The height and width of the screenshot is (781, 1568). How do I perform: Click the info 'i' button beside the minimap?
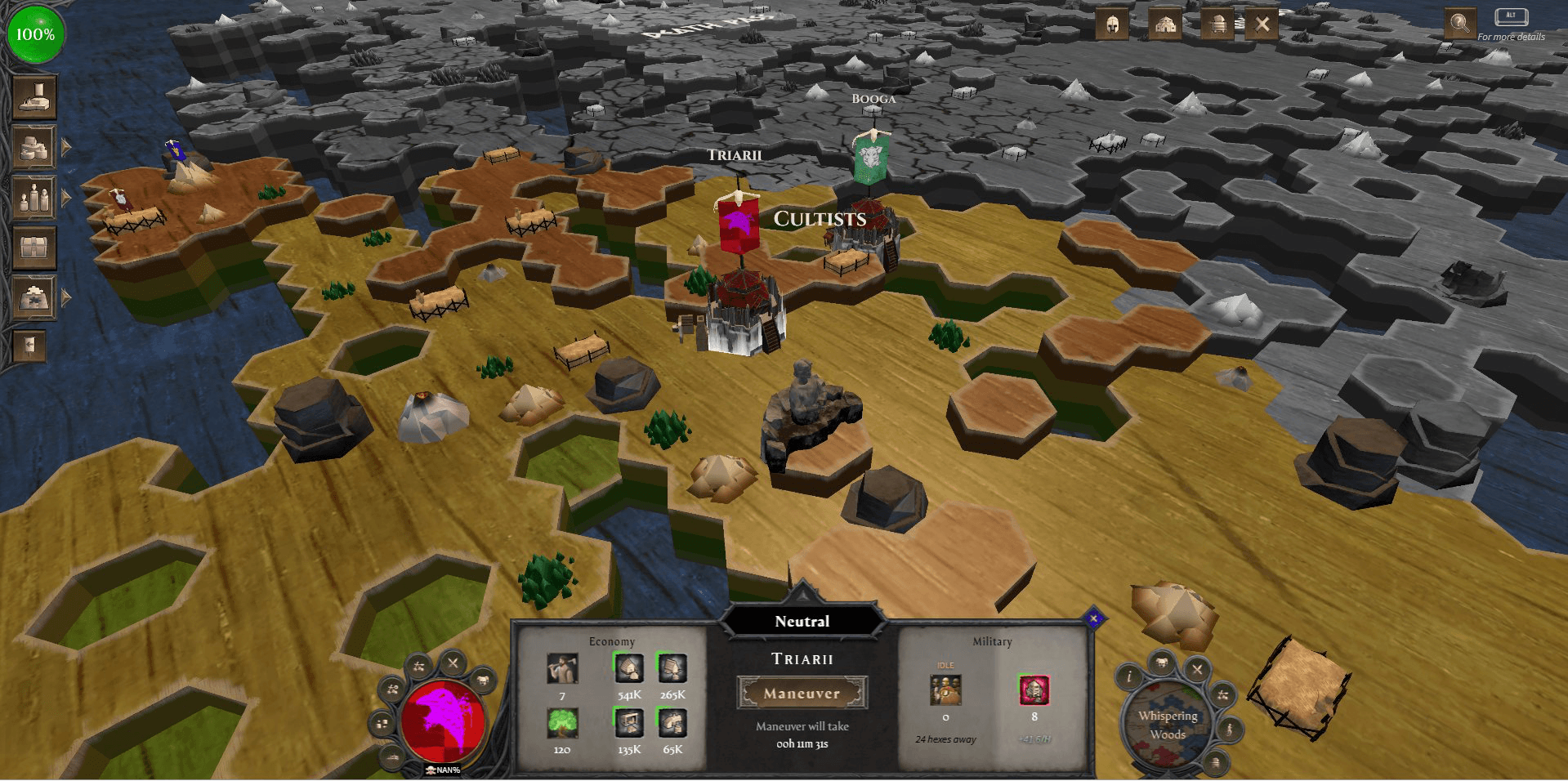(x=1129, y=676)
